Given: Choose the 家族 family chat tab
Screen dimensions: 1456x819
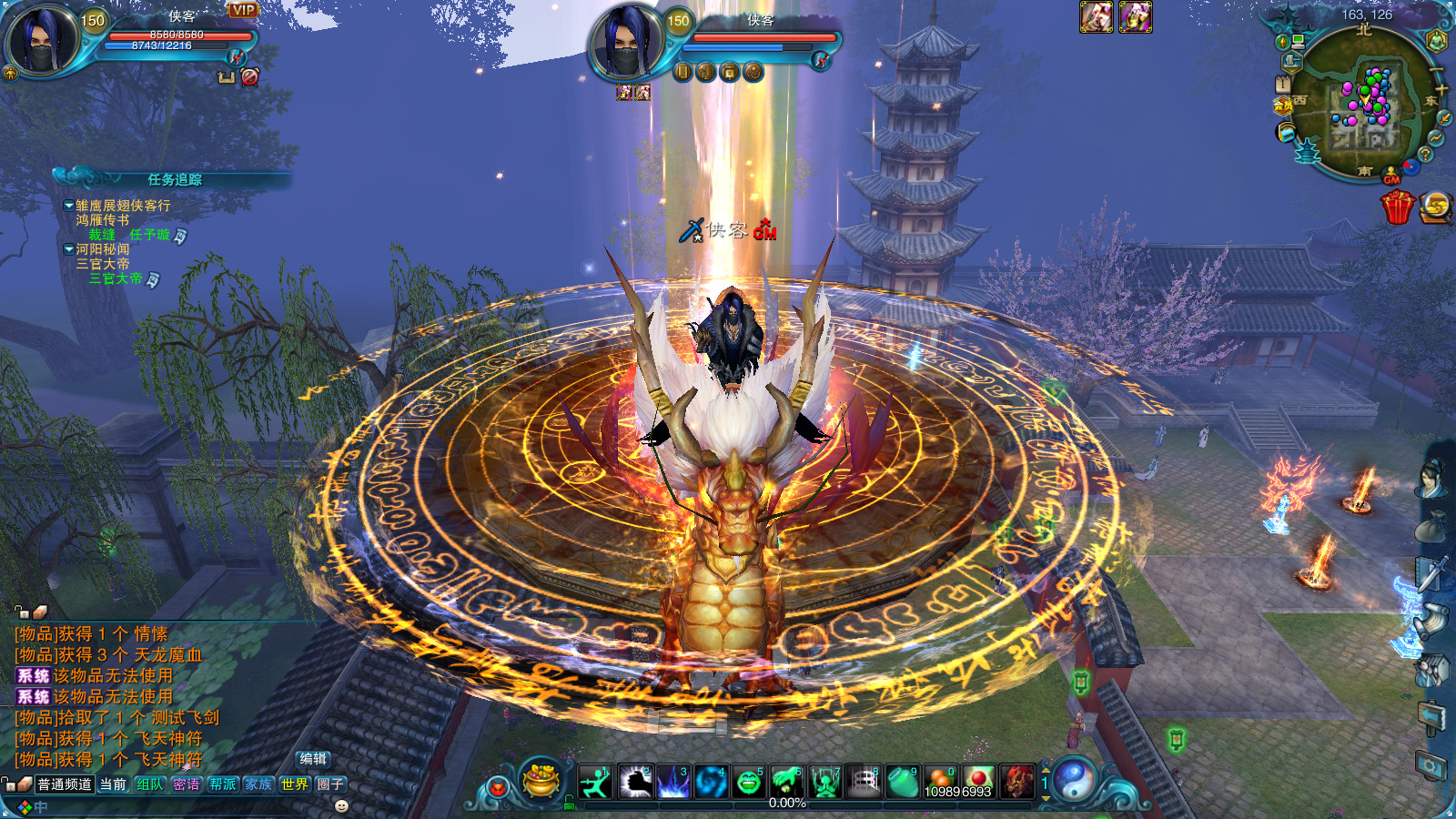Looking at the screenshot, I should point(258,784).
